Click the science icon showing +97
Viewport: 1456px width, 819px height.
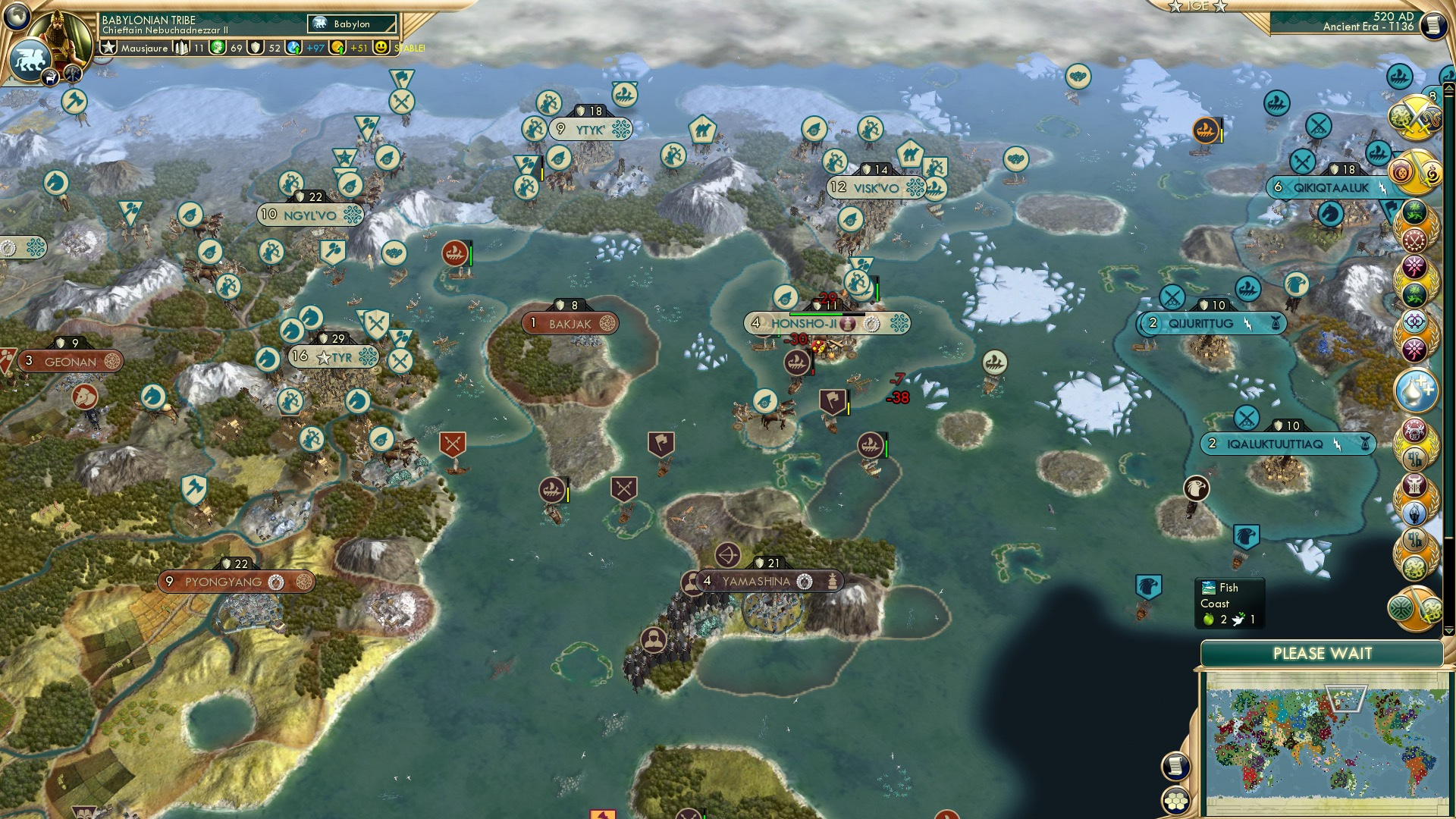click(294, 48)
